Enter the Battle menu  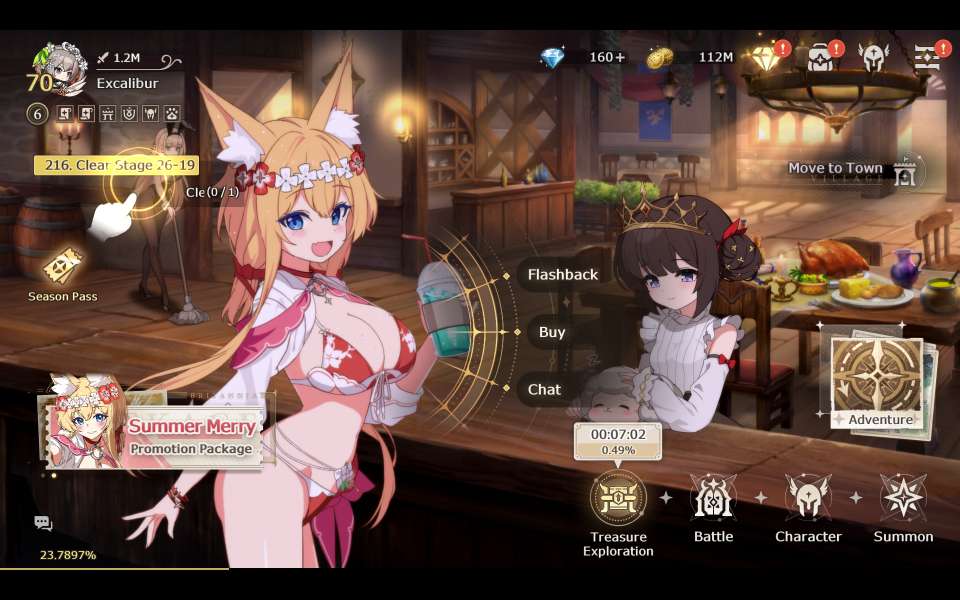[x=713, y=498]
